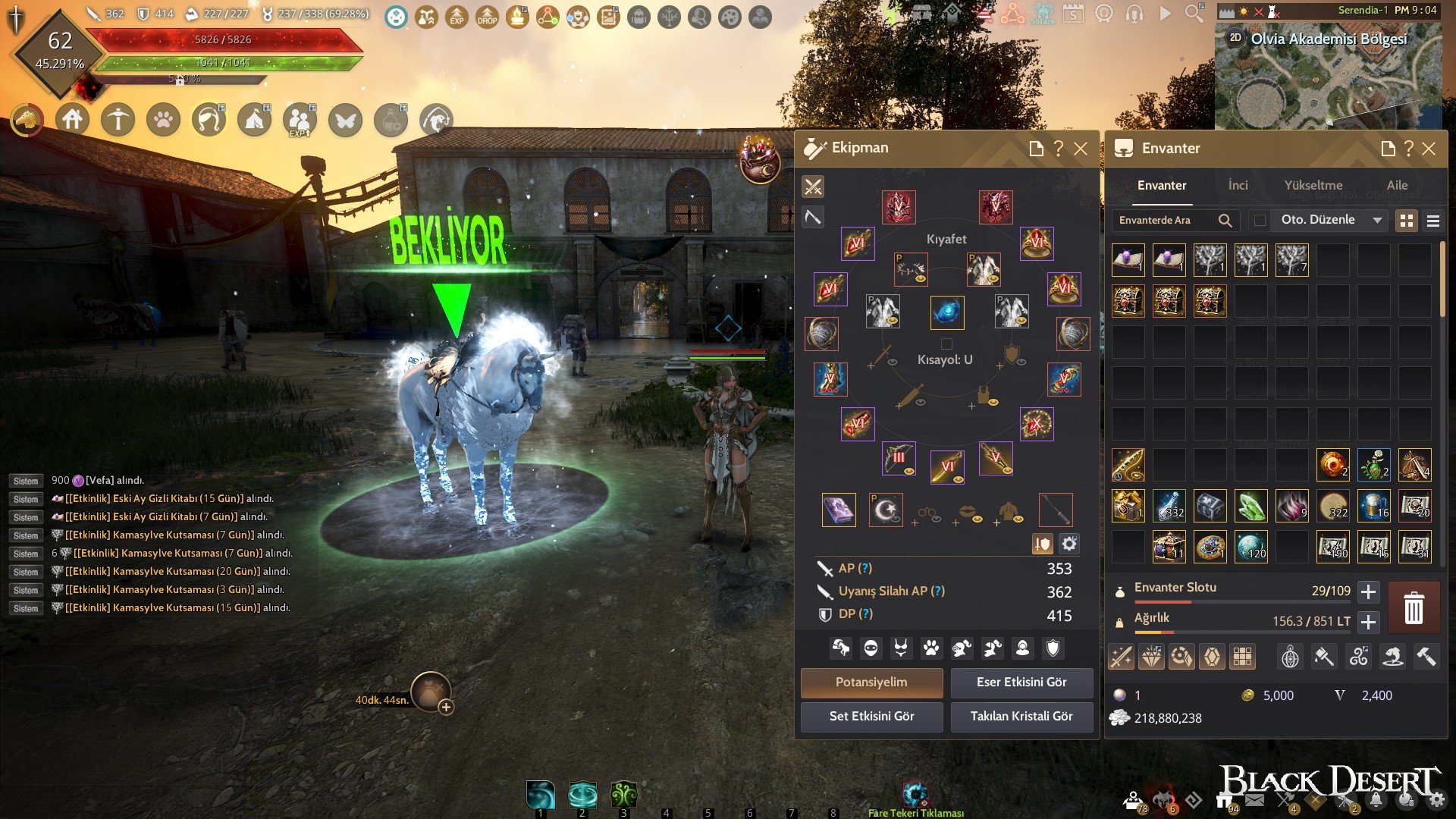This screenshot has width=1456, height=819.
Task: Close the Ekipman equipment window
Action: (x=1081, y=149)
